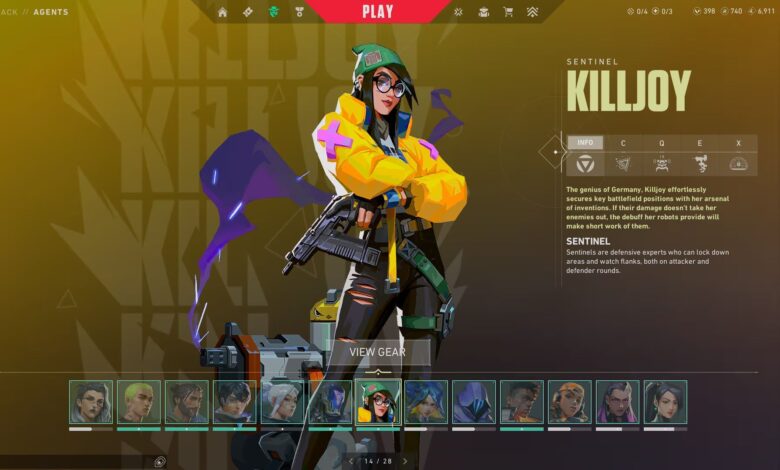Go to the next agent page arrow

[404, 461]
